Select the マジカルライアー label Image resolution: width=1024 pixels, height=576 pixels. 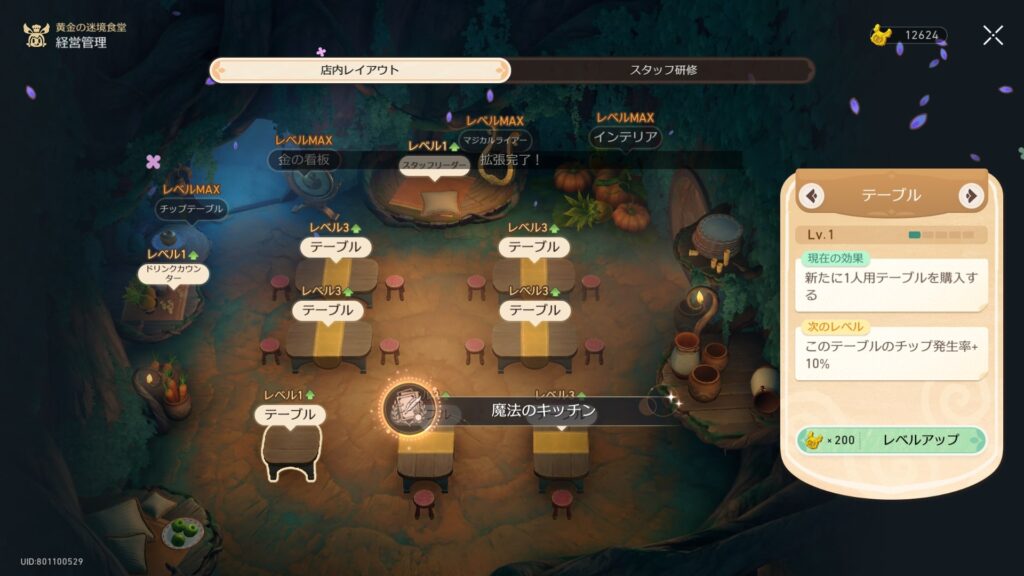click(495, 141)
